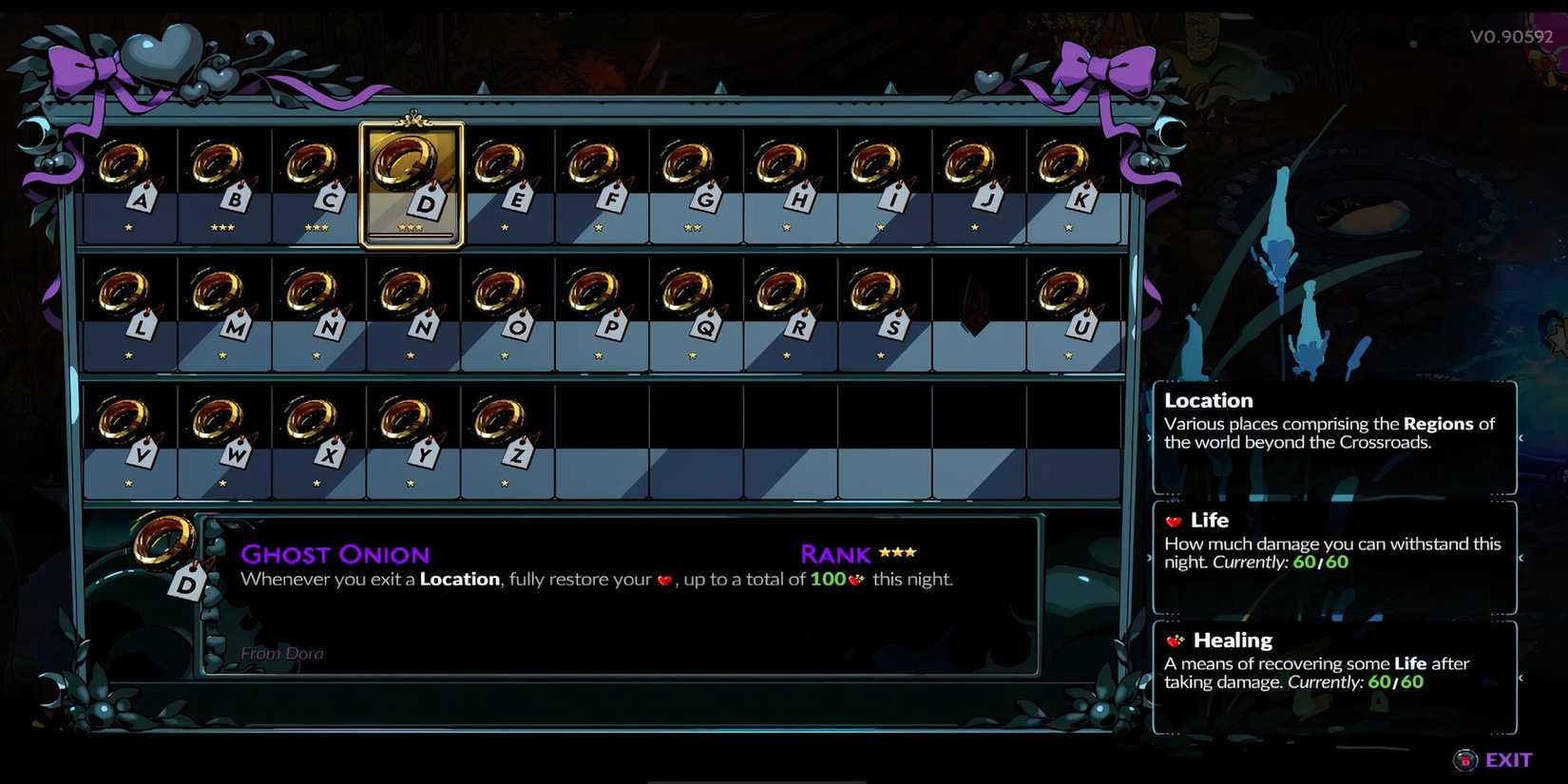Click the B-button icon next to EXIT
This screenshot has height=784, width=1568.
point(1464,759)
